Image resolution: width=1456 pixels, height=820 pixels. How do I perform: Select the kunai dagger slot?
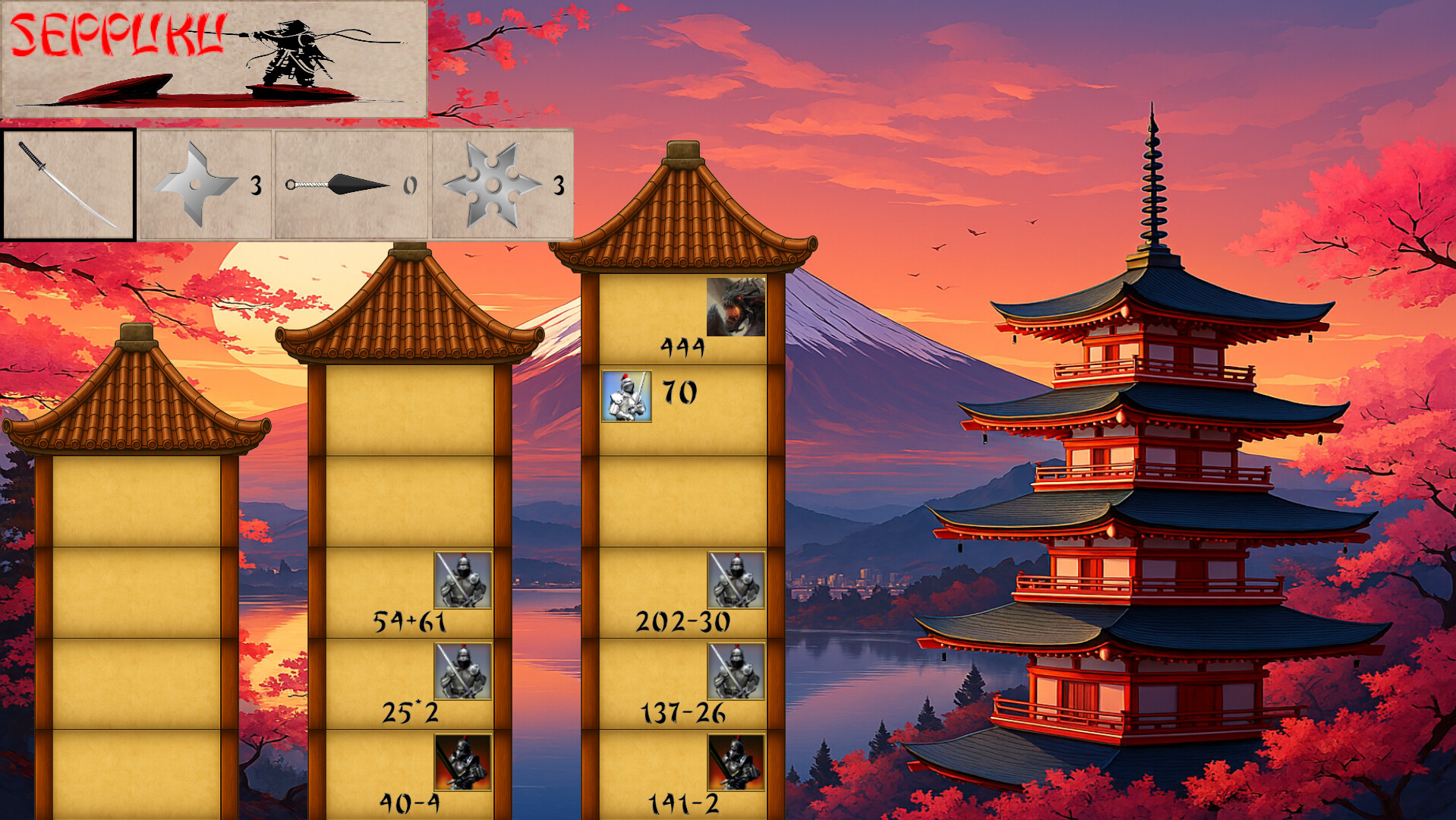coord(351,185)
